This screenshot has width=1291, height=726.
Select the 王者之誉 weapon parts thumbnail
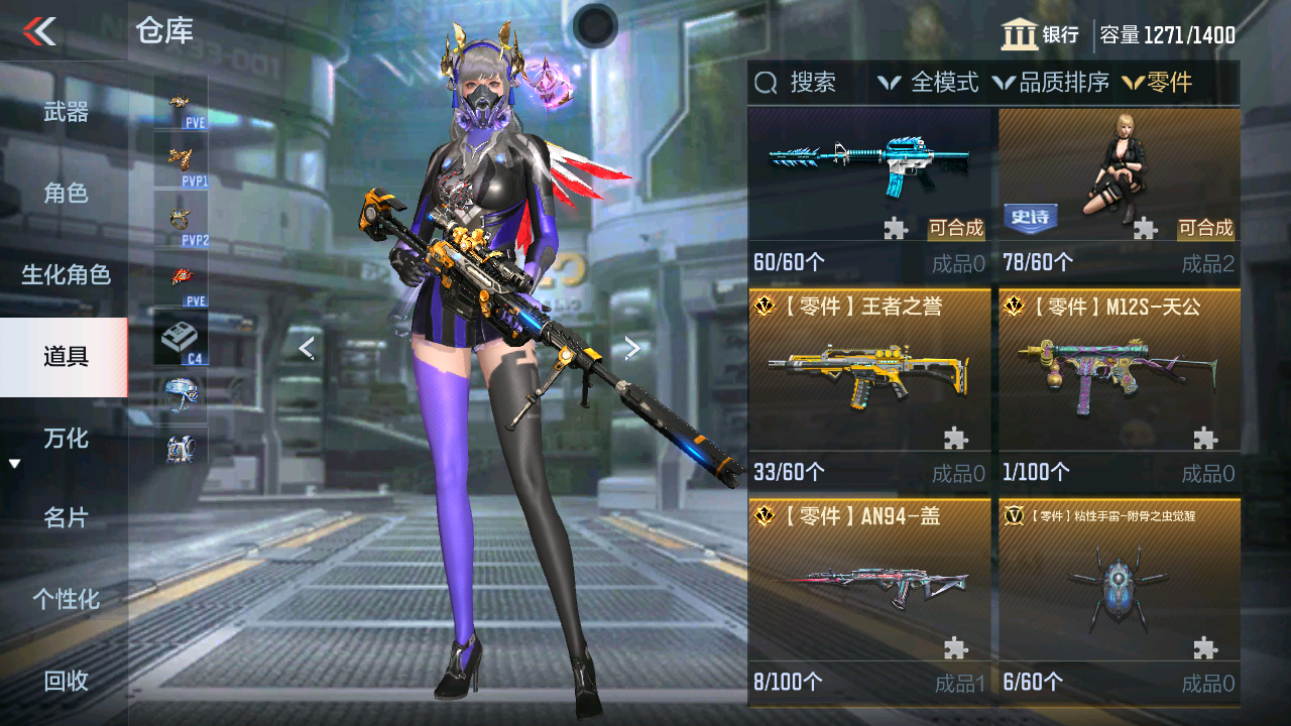click(x=867, y=375)
